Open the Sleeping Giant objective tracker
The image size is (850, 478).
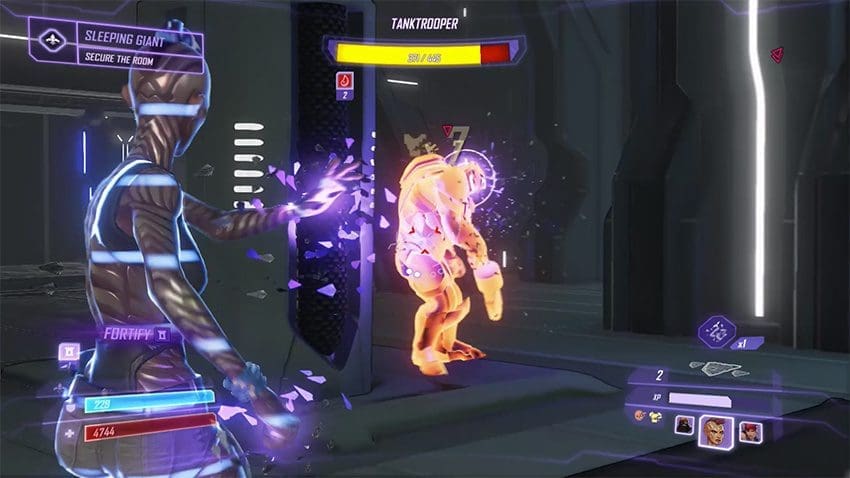click(x=117, y=46)
